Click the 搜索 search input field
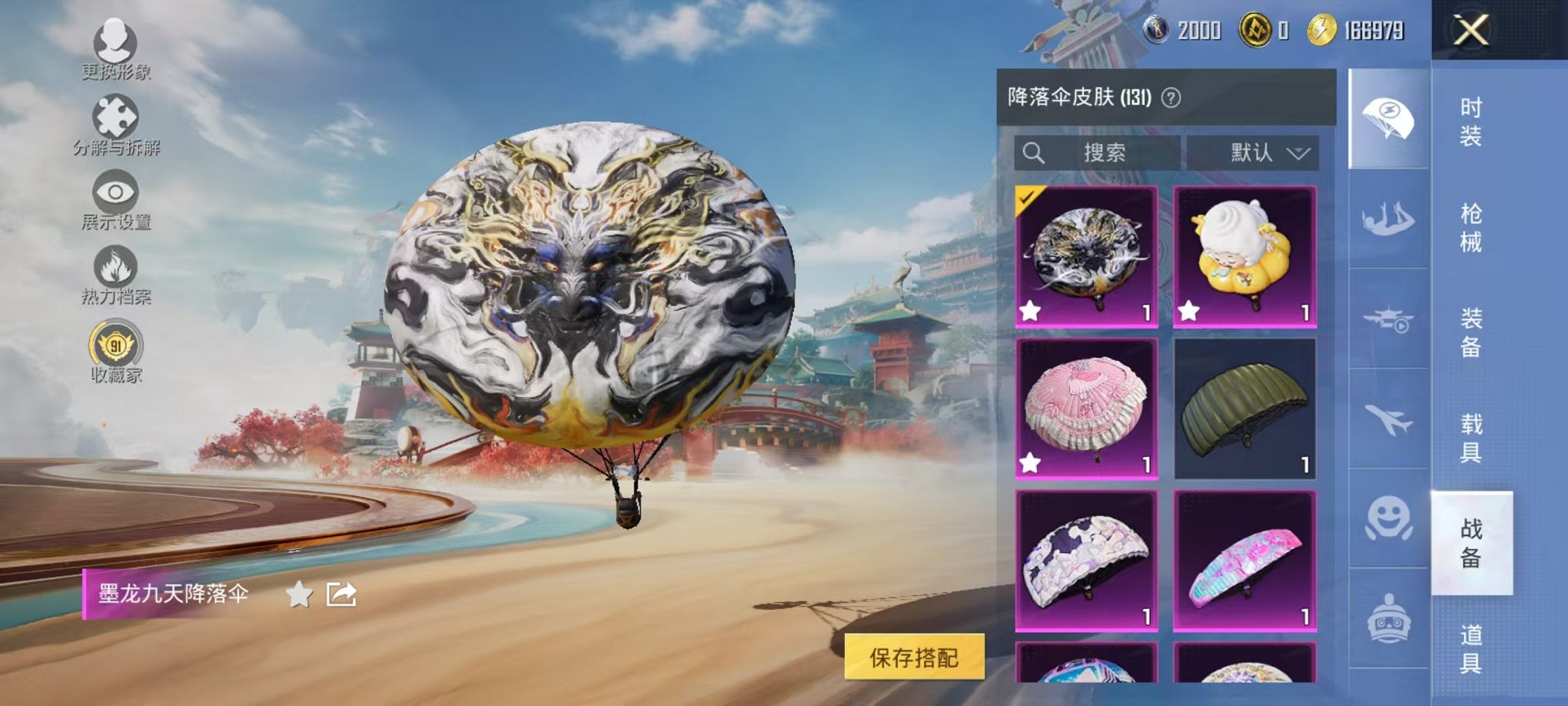 1099,152
